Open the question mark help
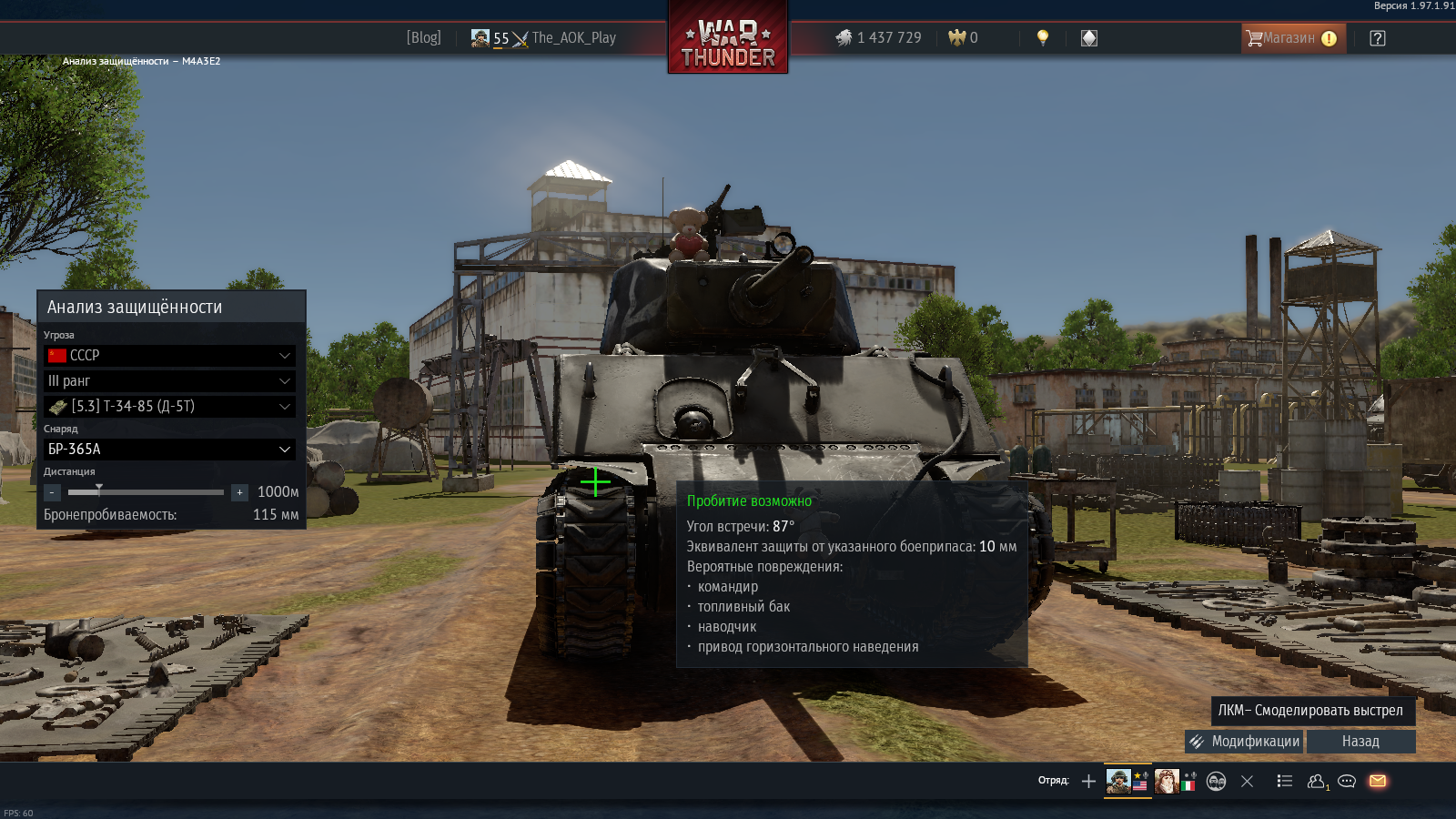The width and height of the screenshot is (1456, 819). coord(1378,38)
